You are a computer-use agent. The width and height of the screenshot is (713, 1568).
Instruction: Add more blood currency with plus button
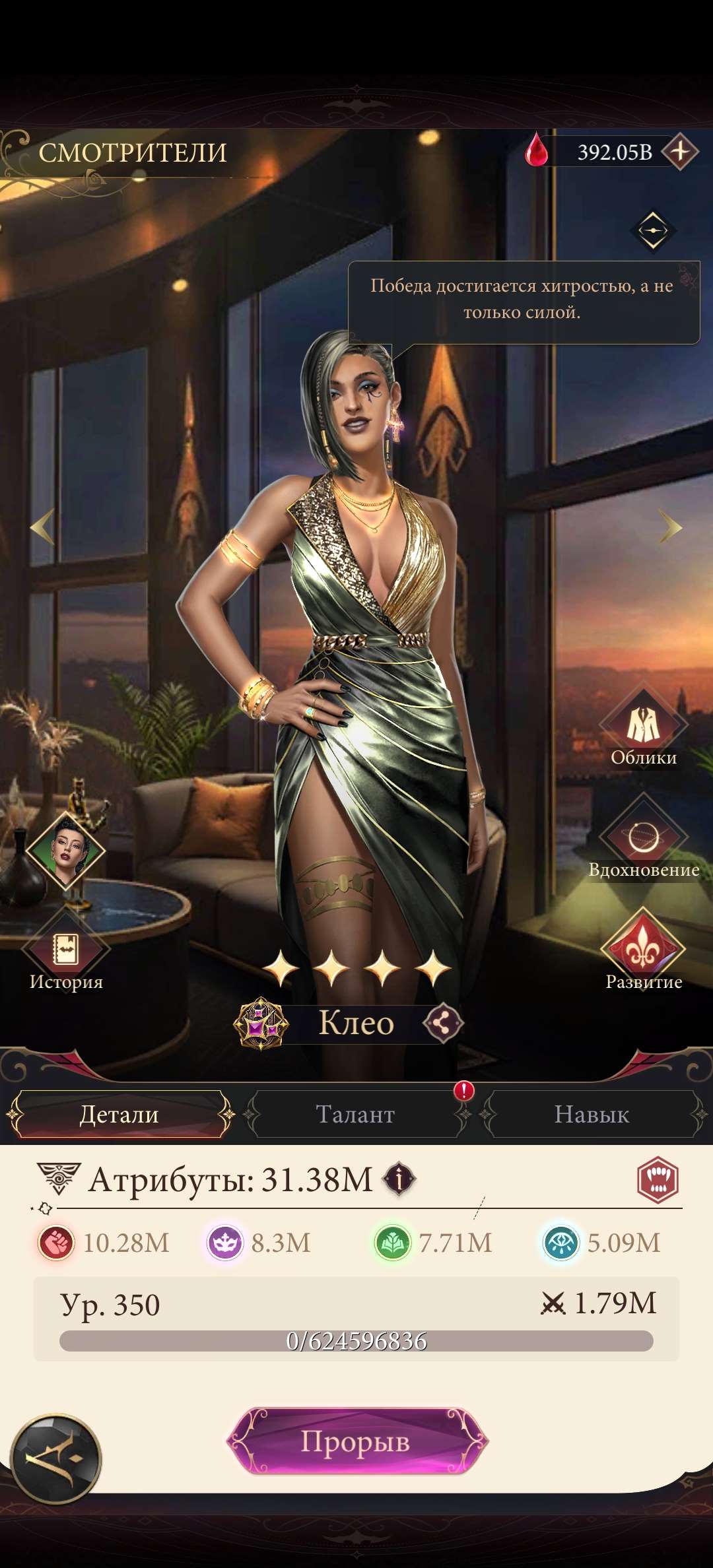click(x=680, y=152)
